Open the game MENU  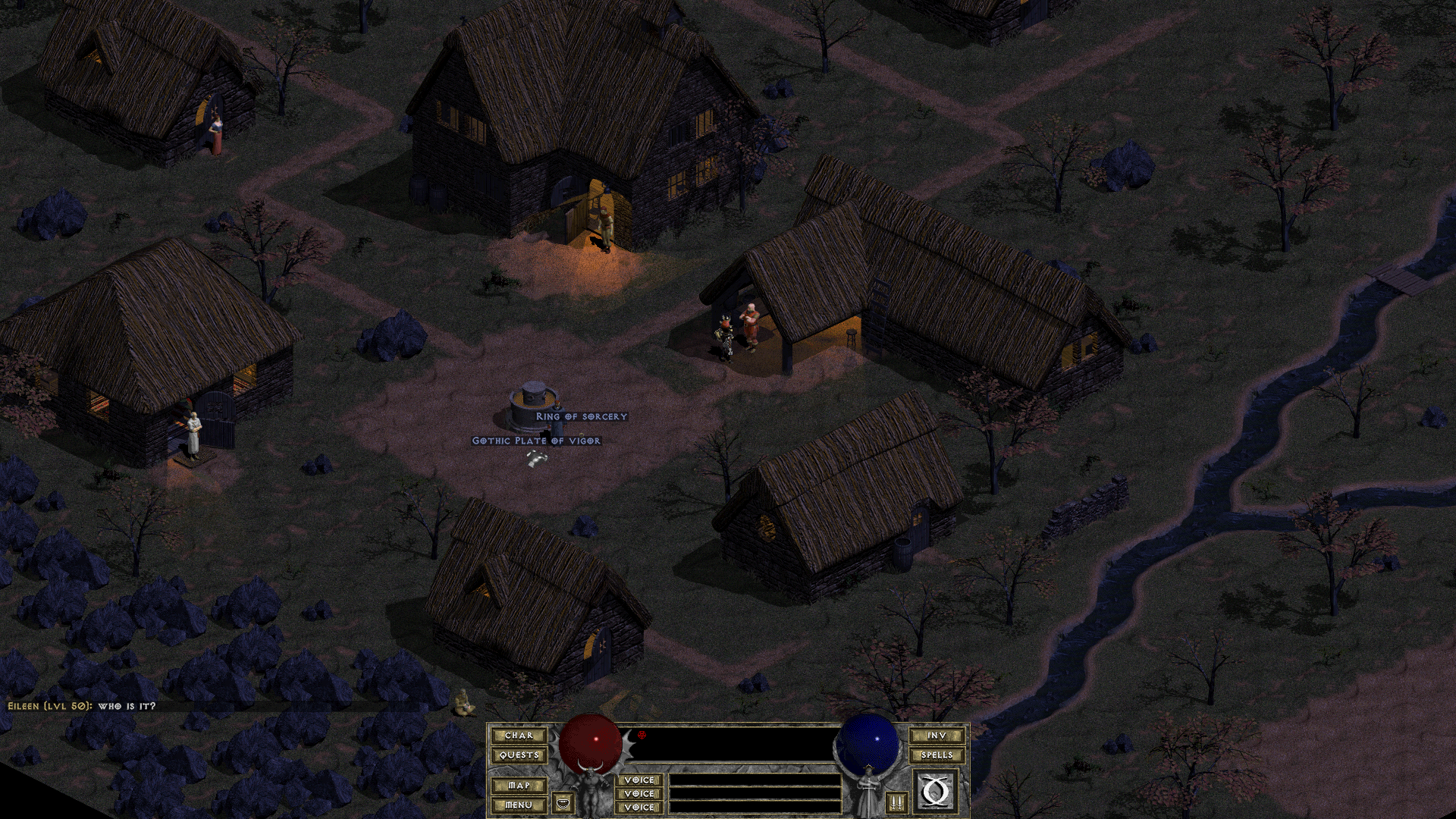coord(519,805)
